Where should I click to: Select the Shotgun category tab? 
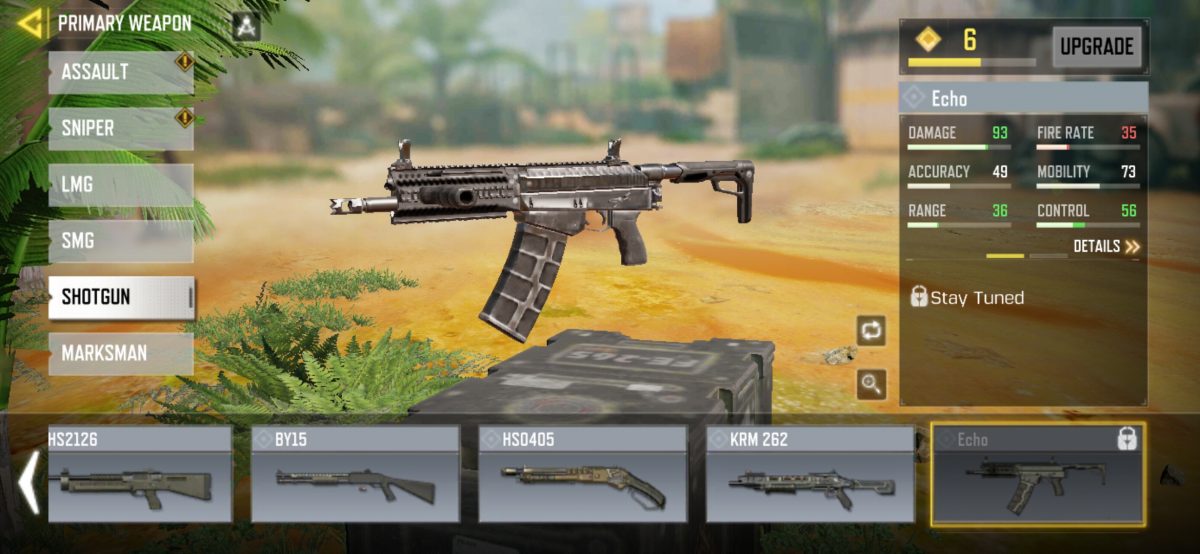120,297
